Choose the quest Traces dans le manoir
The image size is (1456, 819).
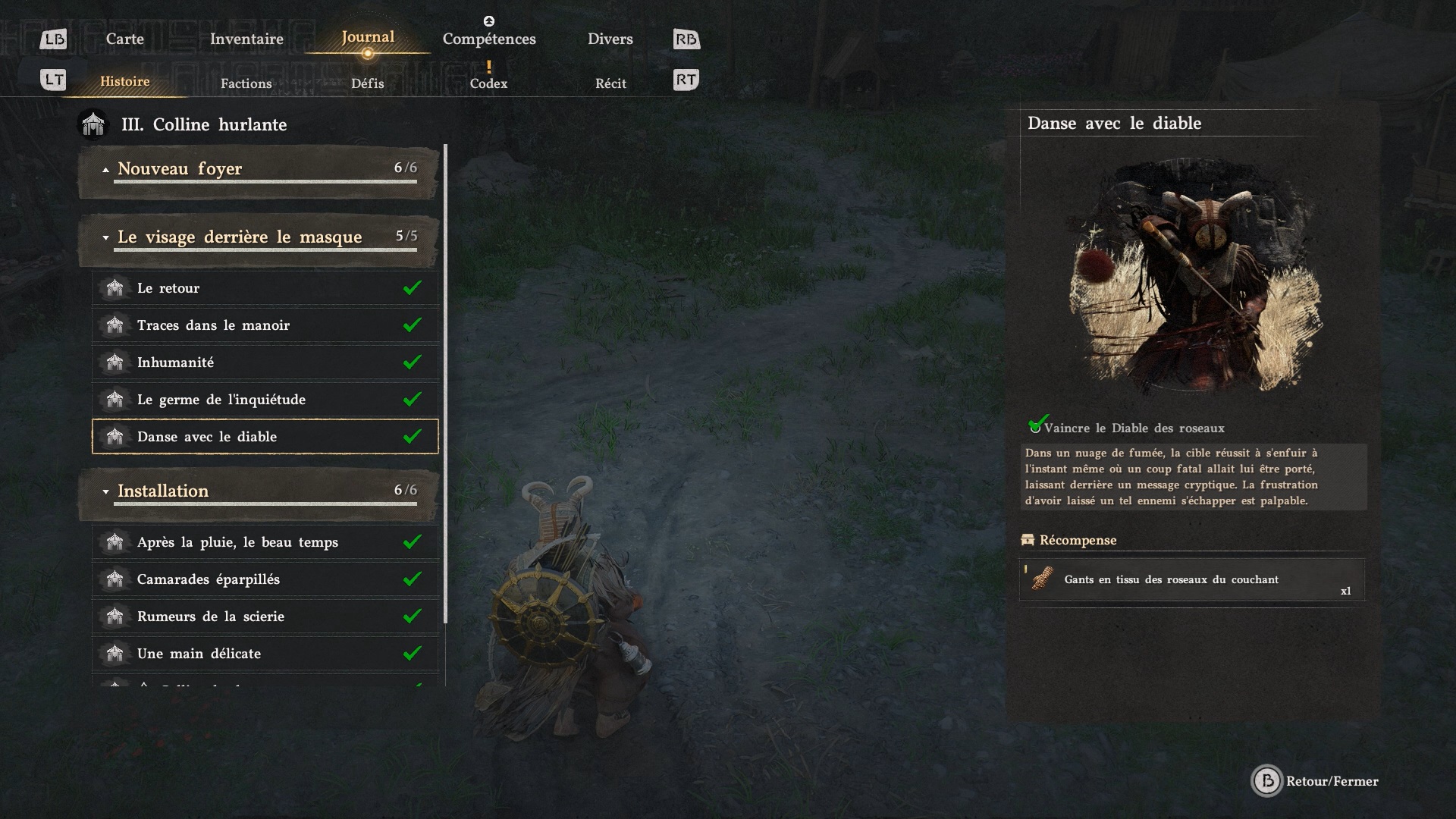coord(265,325)
